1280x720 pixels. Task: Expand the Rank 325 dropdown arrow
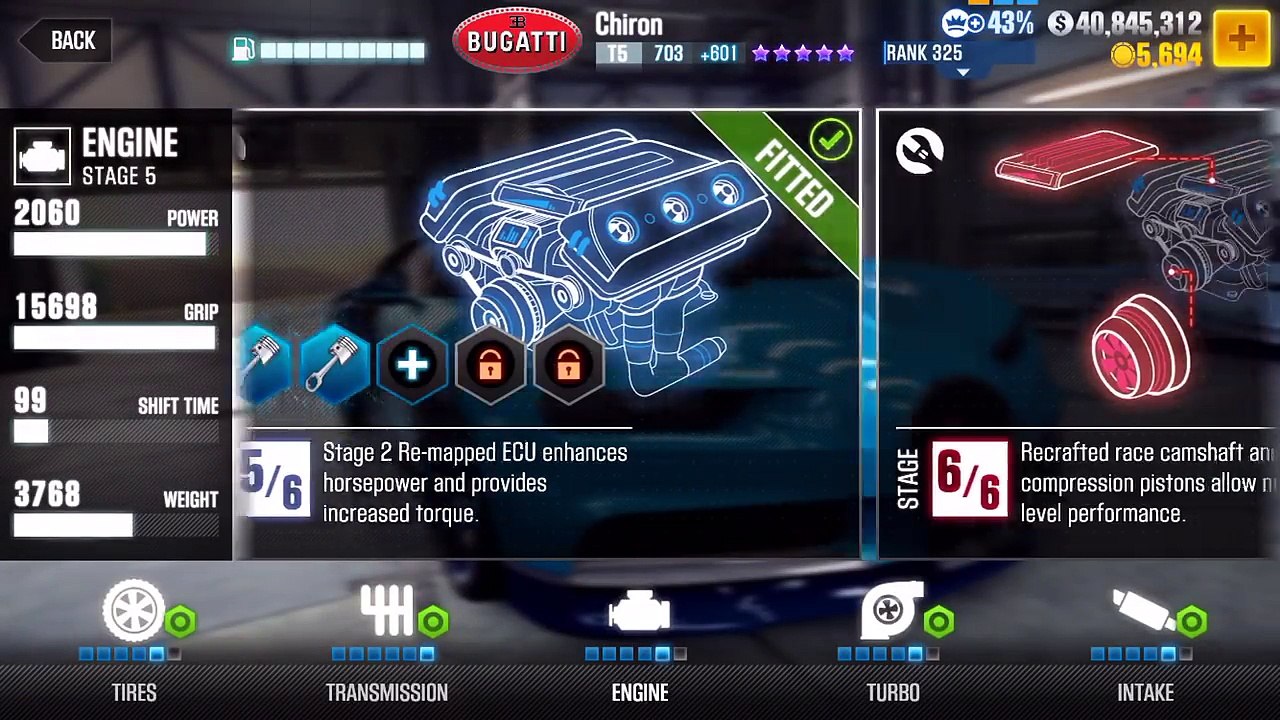pos(963,72)
